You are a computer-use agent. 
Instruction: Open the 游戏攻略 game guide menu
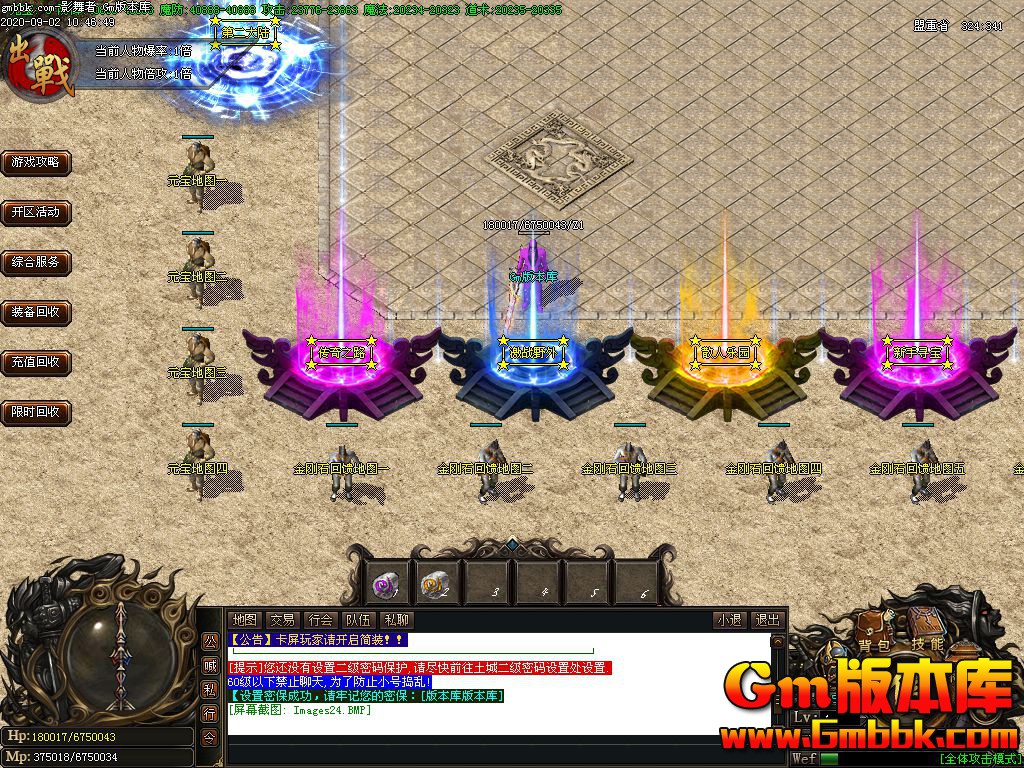tap(36, 162)
